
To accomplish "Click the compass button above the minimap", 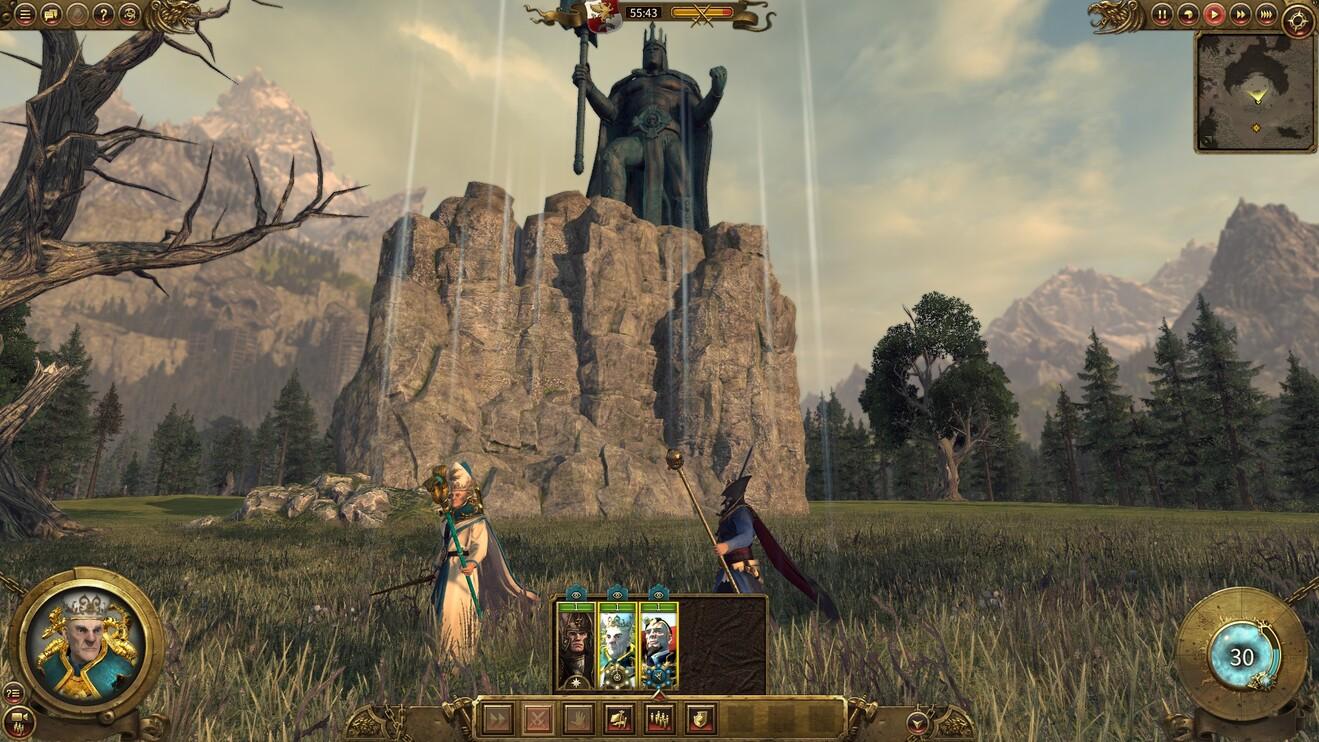I will click(1299, 19).
